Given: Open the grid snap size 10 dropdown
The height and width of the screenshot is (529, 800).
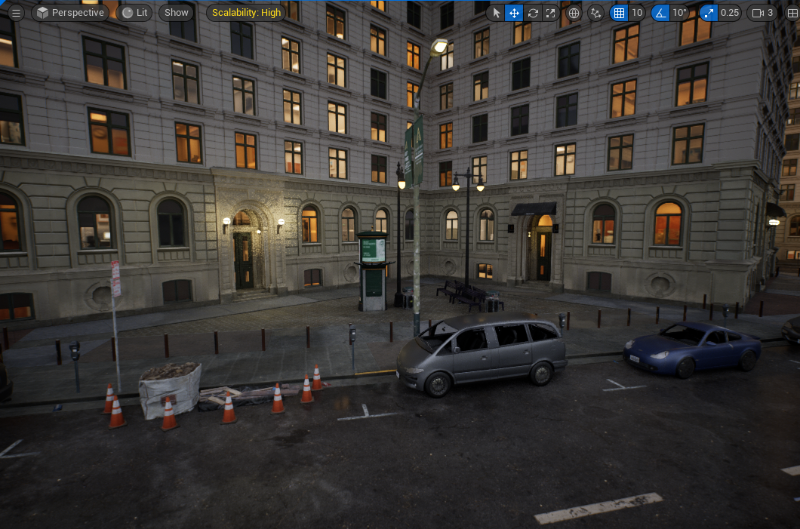Looking at the screenshot, I should tap(637, 13).
